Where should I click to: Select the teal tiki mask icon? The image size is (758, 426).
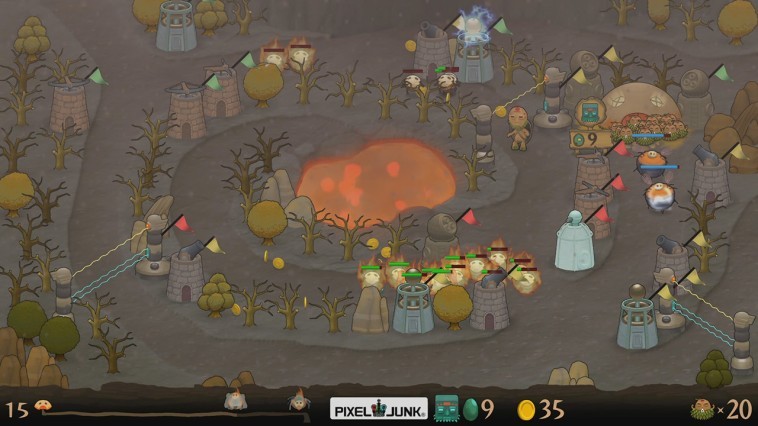(x=447, y=408)
